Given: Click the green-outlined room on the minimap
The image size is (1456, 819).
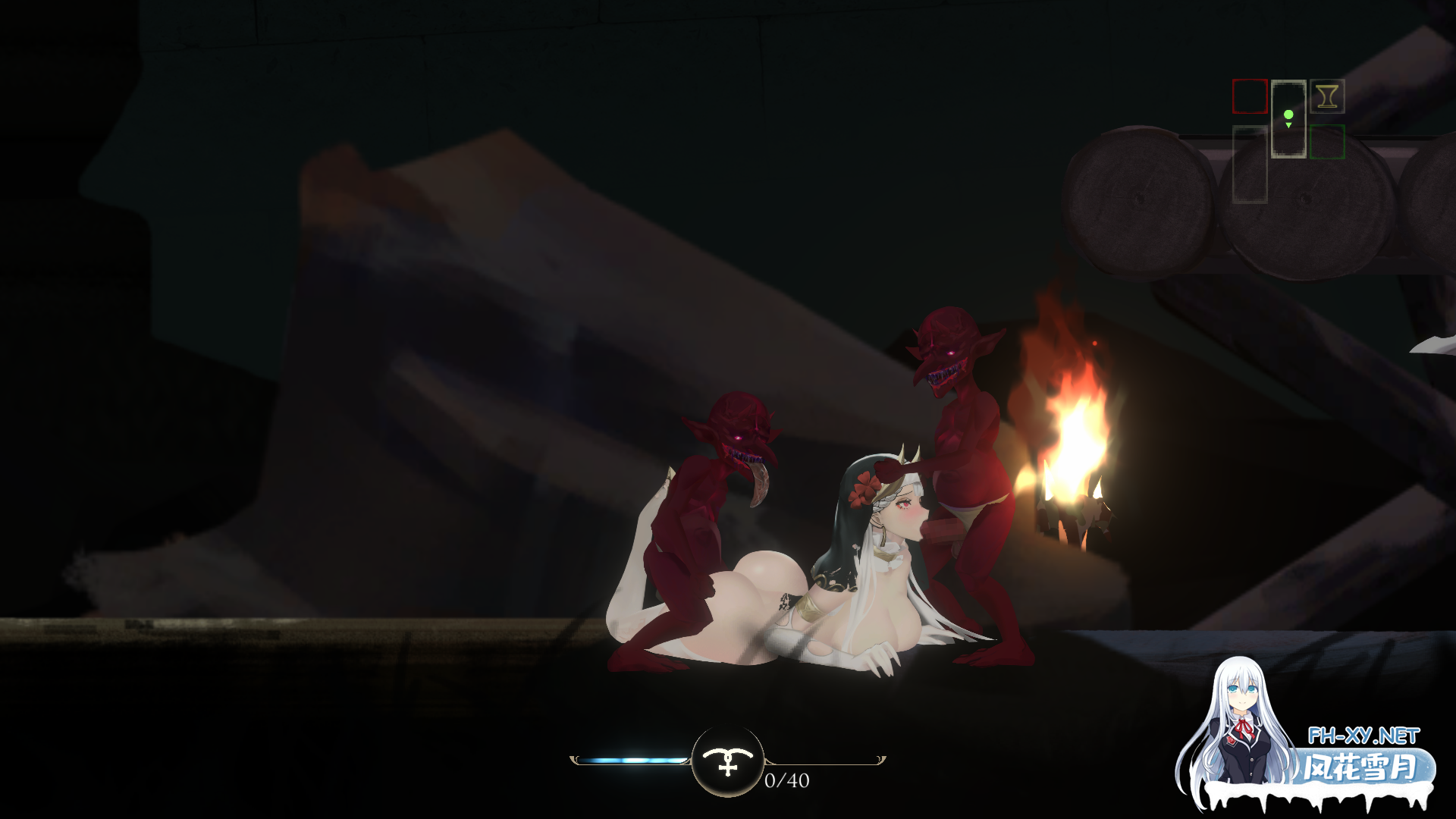Looking at the screenshot, I should [x=1327, y=142].
